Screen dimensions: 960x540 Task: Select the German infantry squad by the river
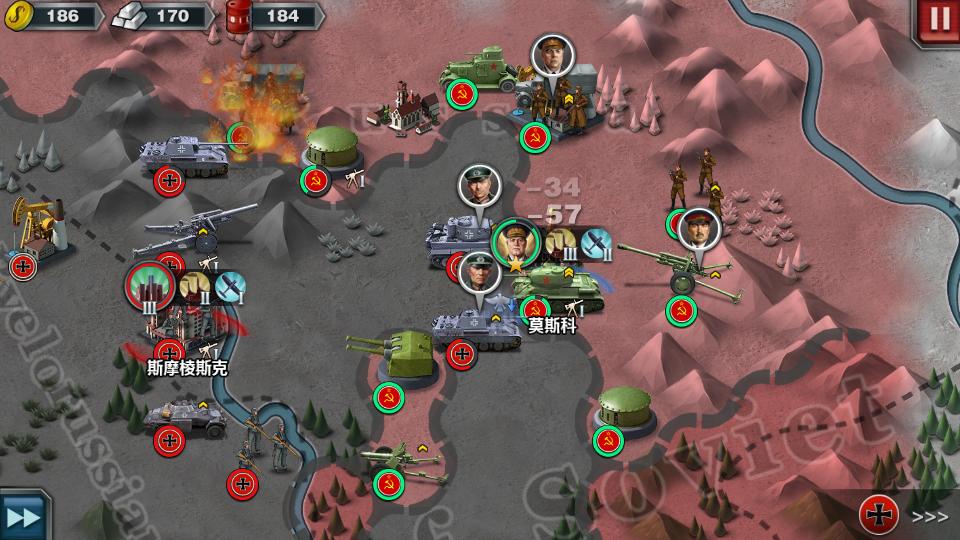(260, 442)
